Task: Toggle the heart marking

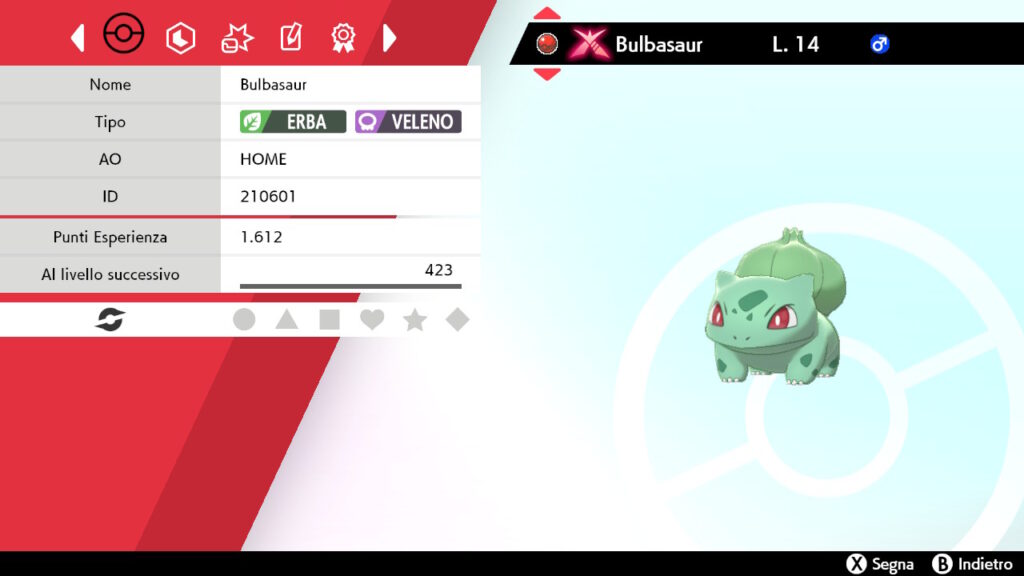Action: click(372, 320)
